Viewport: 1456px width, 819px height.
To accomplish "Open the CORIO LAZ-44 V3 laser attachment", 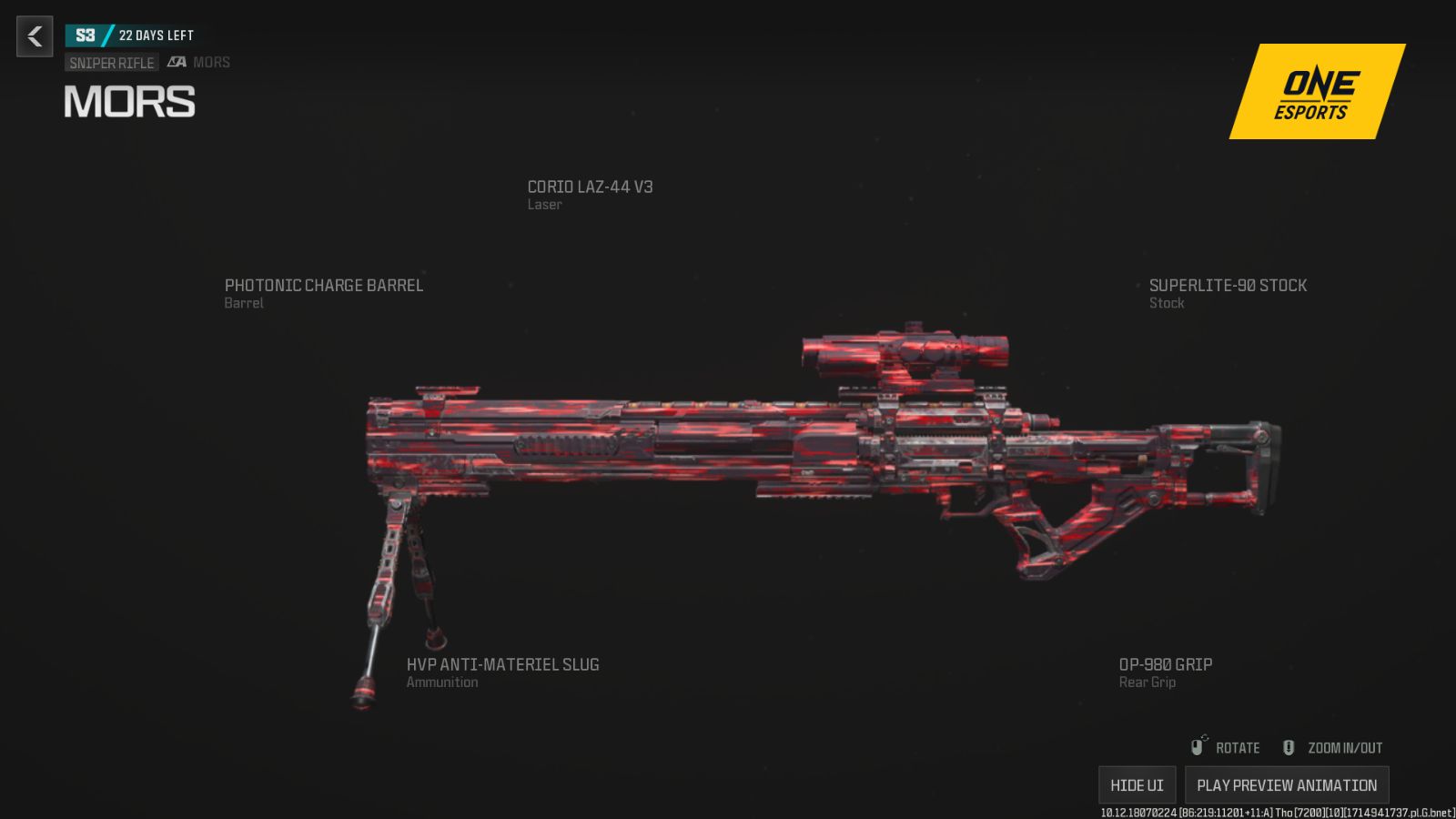I will (x=591, y=187).
